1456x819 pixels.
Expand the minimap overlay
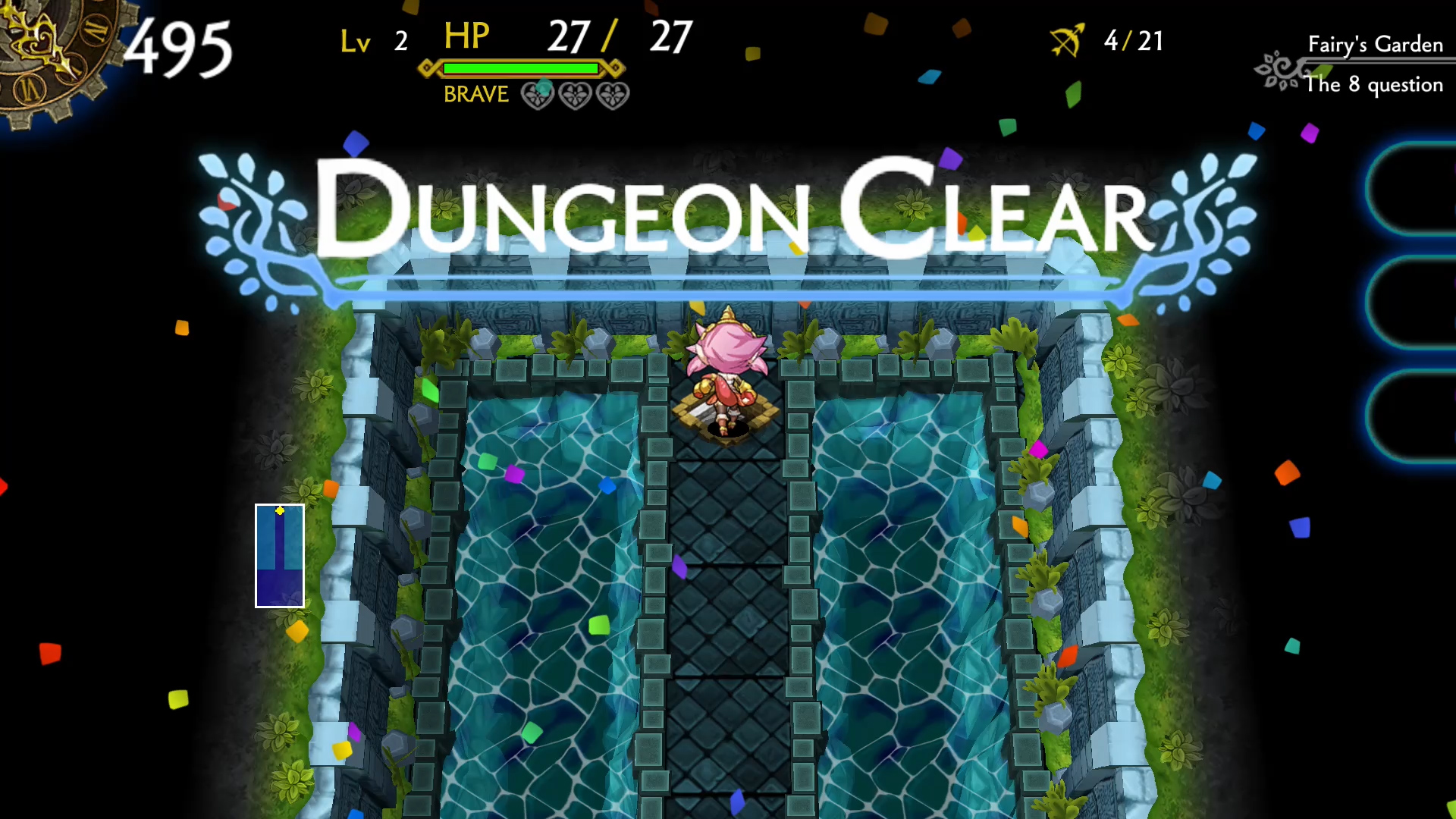click(279, 556)
